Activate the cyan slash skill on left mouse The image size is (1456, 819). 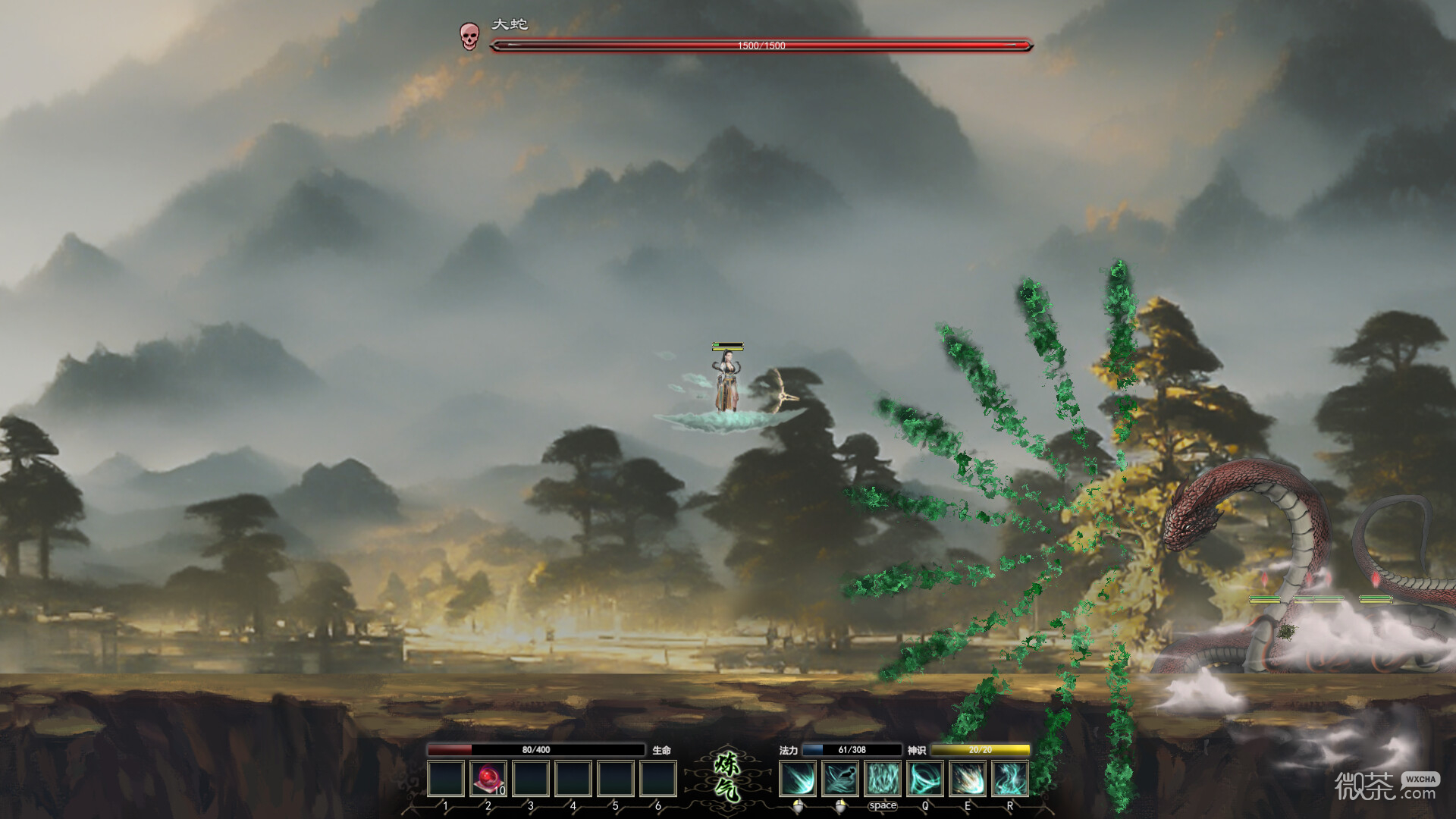[798, 779]
